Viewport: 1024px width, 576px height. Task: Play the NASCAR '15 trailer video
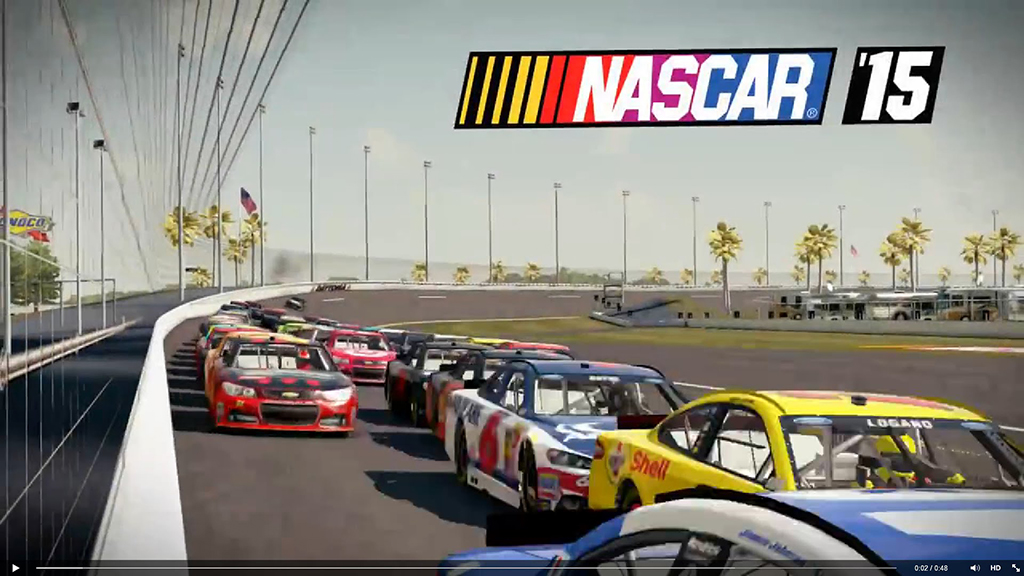pos(15,568)
